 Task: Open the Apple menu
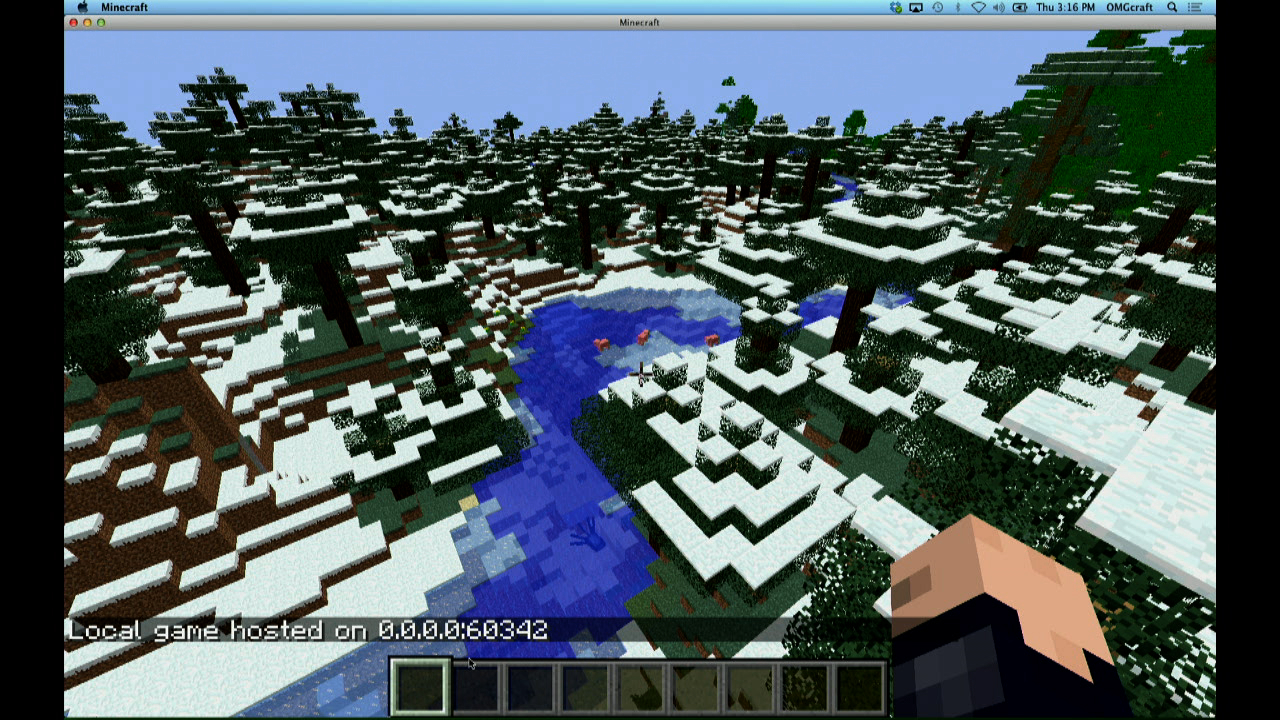82,7
